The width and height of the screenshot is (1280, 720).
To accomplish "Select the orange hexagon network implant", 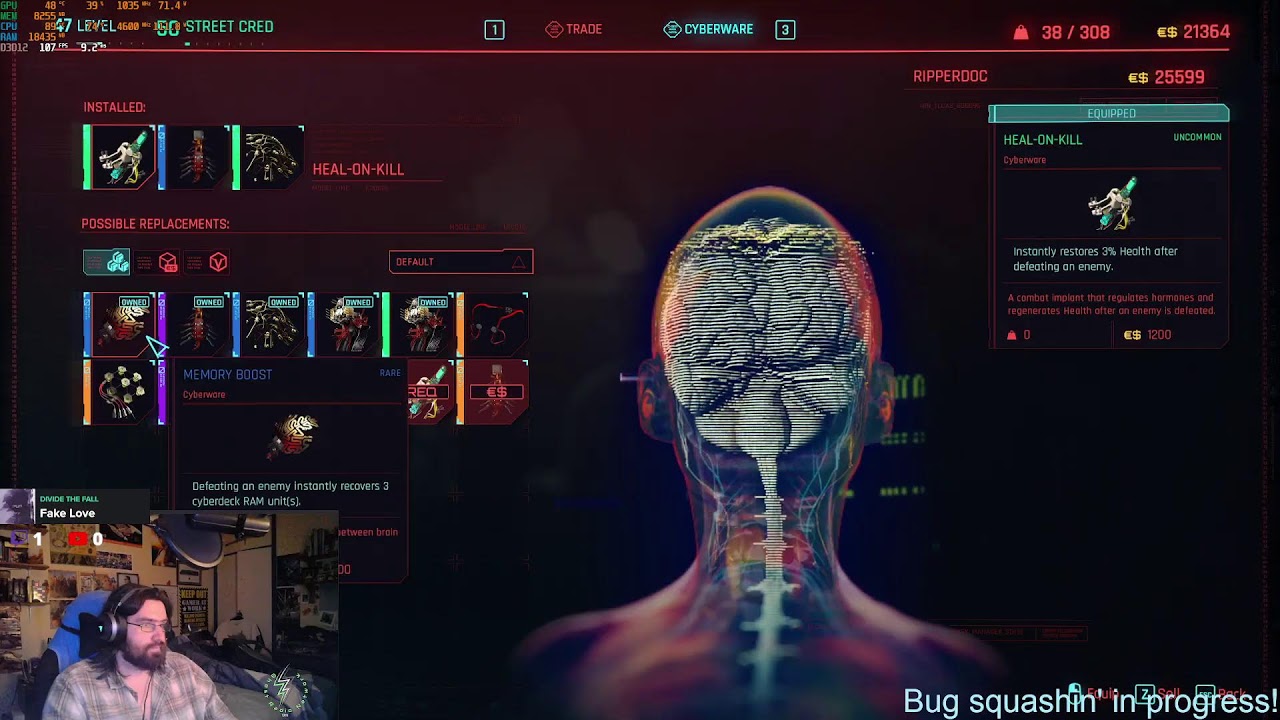I will click(120, 392).
